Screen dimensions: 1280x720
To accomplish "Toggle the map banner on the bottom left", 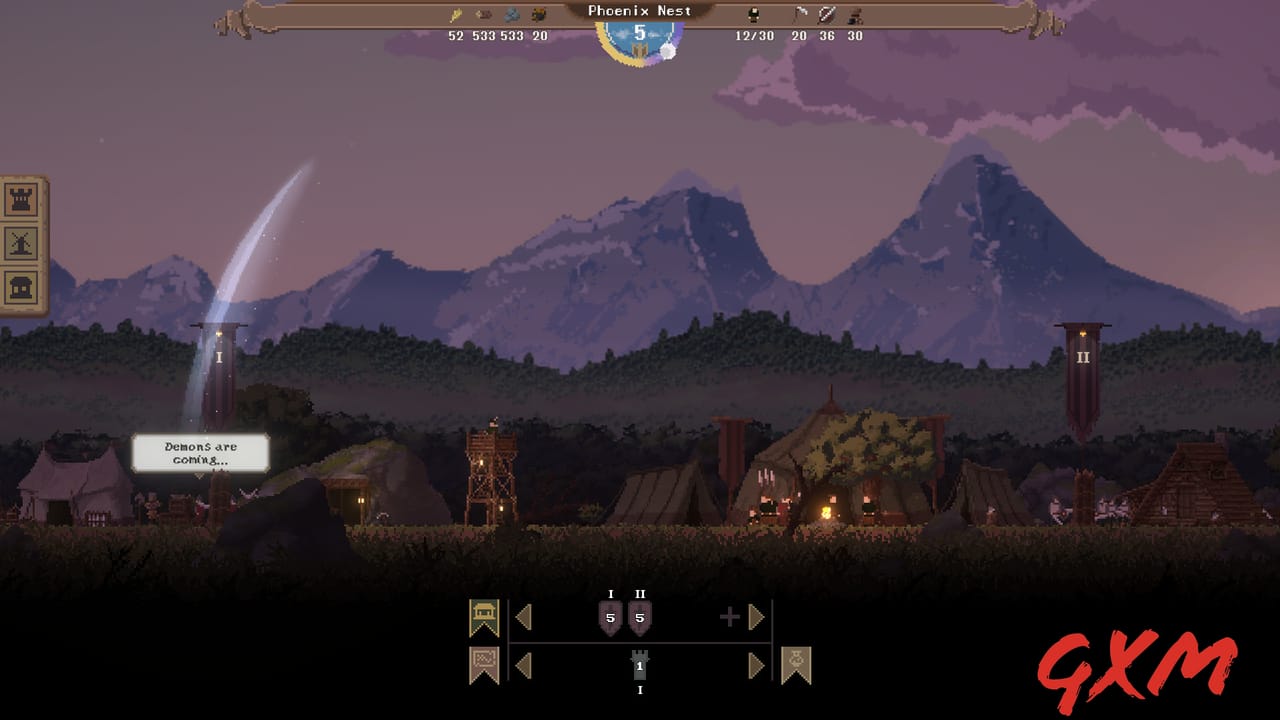I will pos(483,662).
